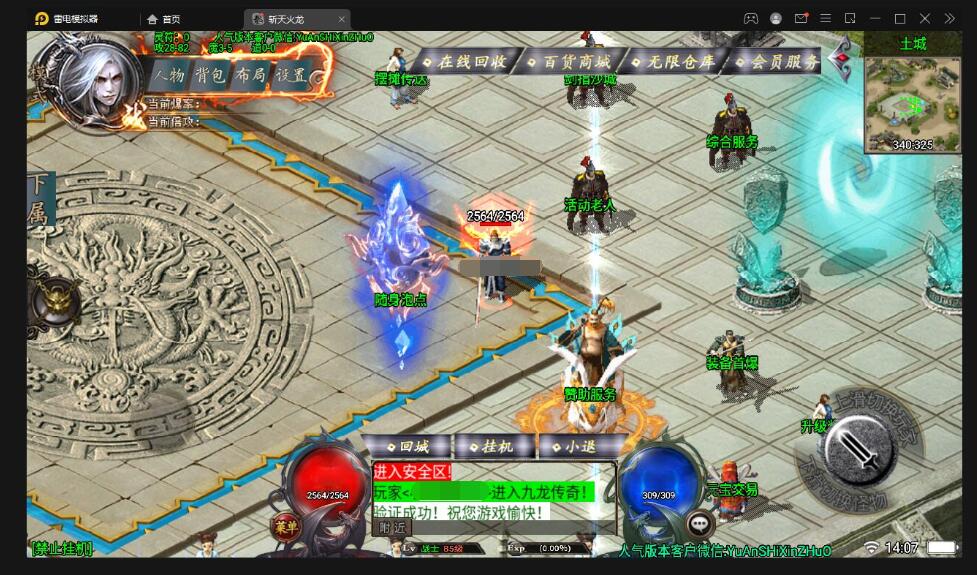Toggle 挂机 auto-battle
Viewport: 977px width, 575px height.
tap(493, 447)
